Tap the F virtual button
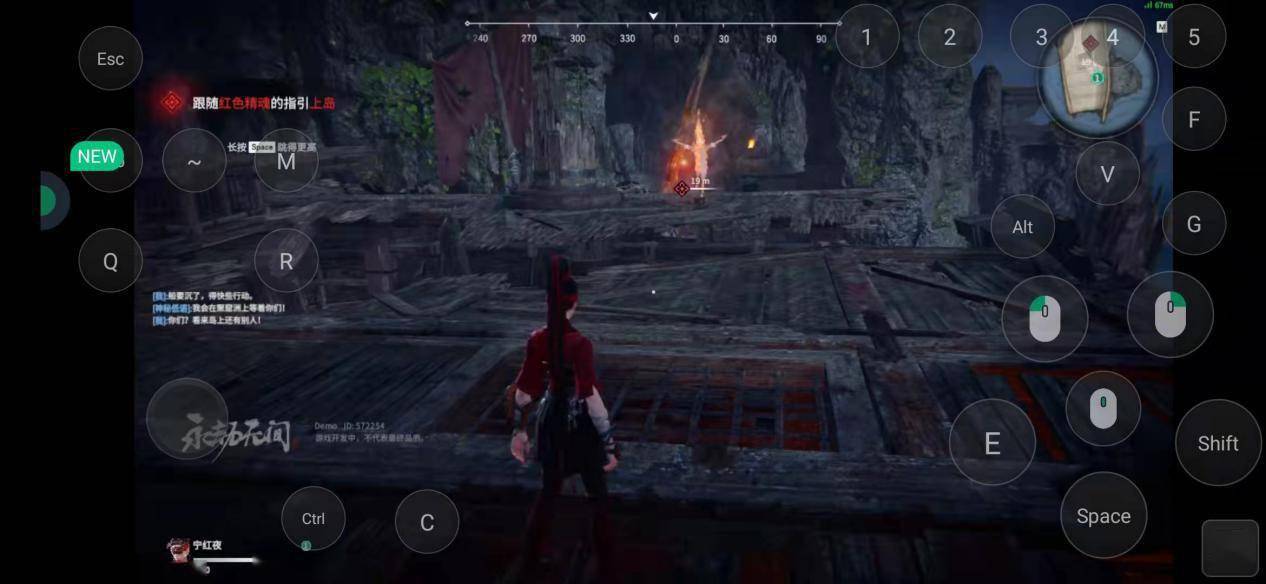The height and width of the screenshot is (584, 1266). click(1194, 120)
